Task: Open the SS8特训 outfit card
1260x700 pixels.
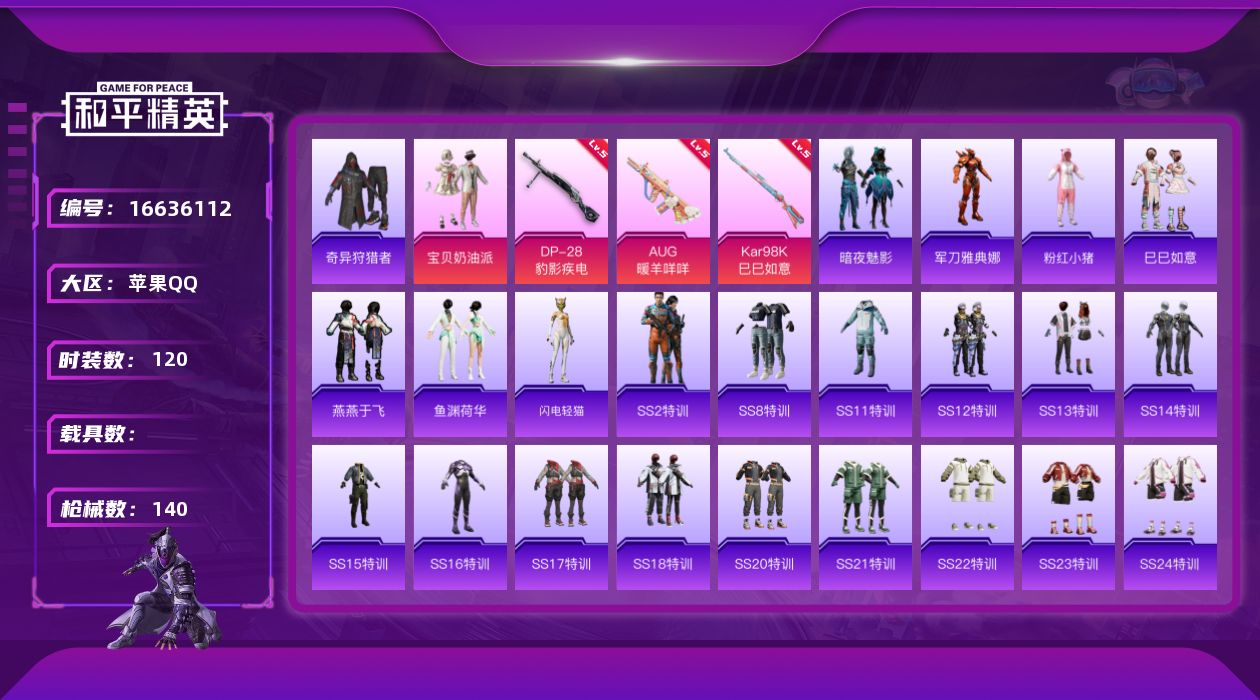Action: pos(764,364)
